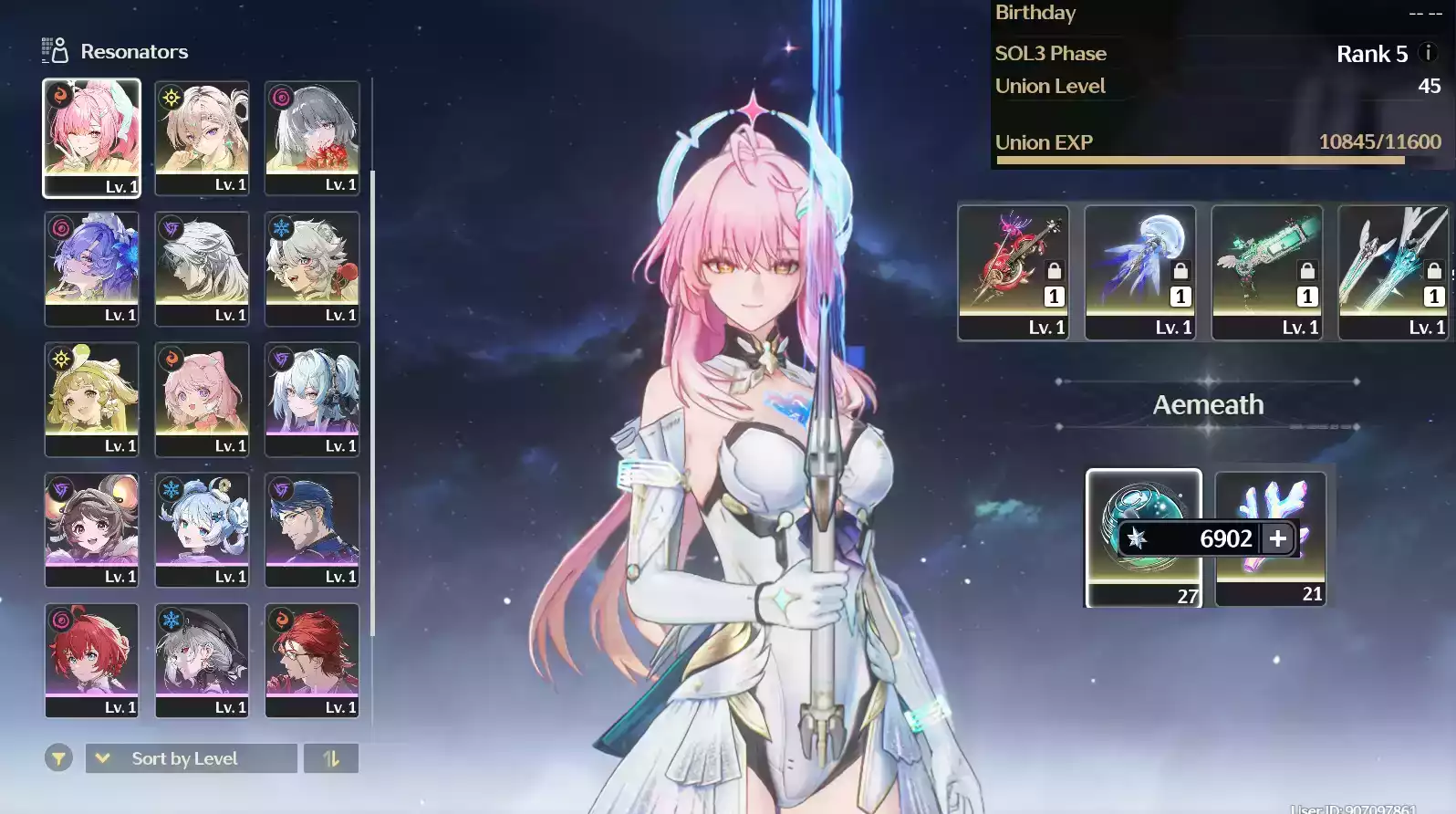Select the teal winged pistol weapon slot
Screen dimensions: 1456x814
pyautogui.click(x=1266, y=272)
